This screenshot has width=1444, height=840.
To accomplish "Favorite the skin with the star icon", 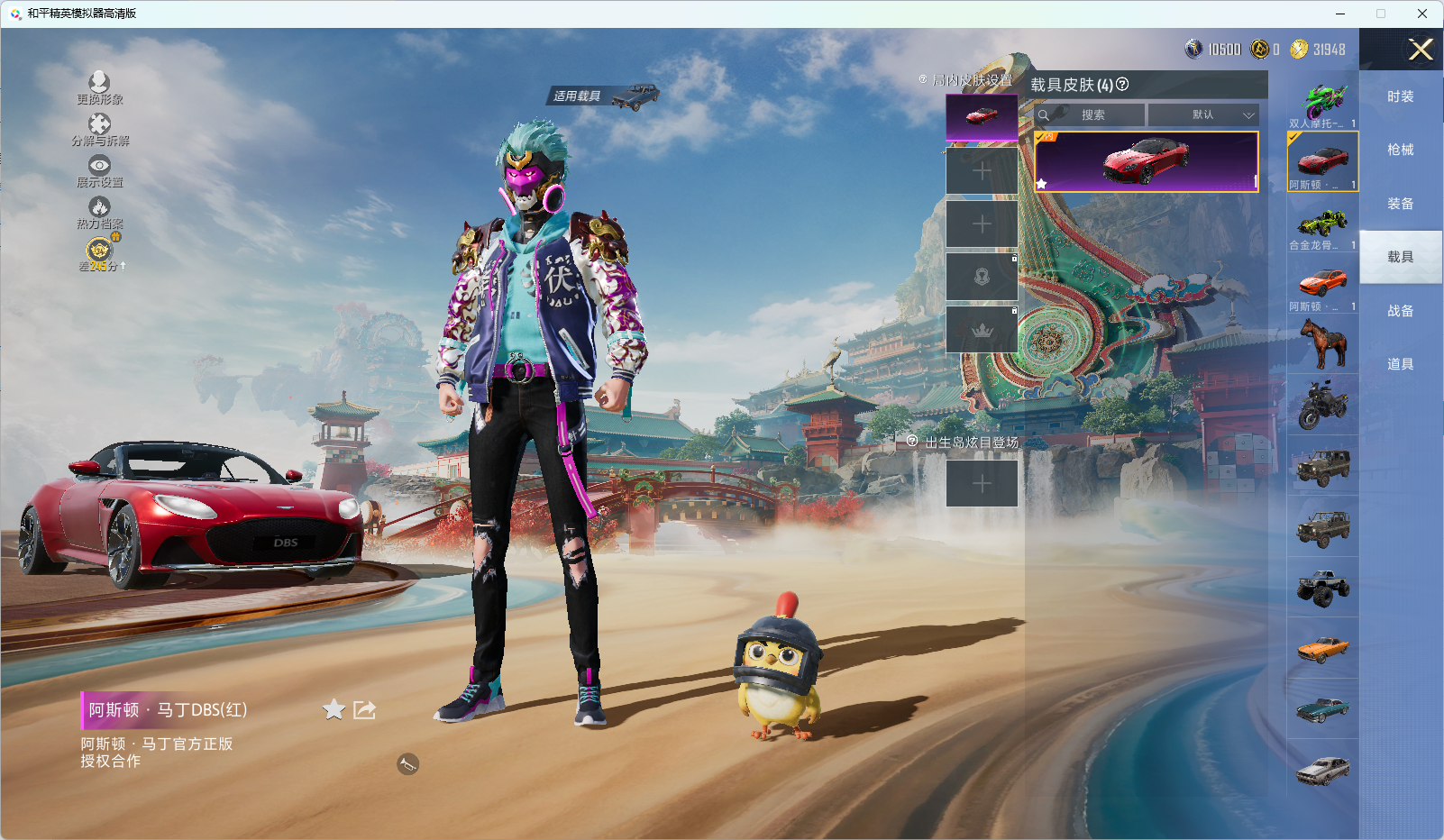I will tap(334, 710).
